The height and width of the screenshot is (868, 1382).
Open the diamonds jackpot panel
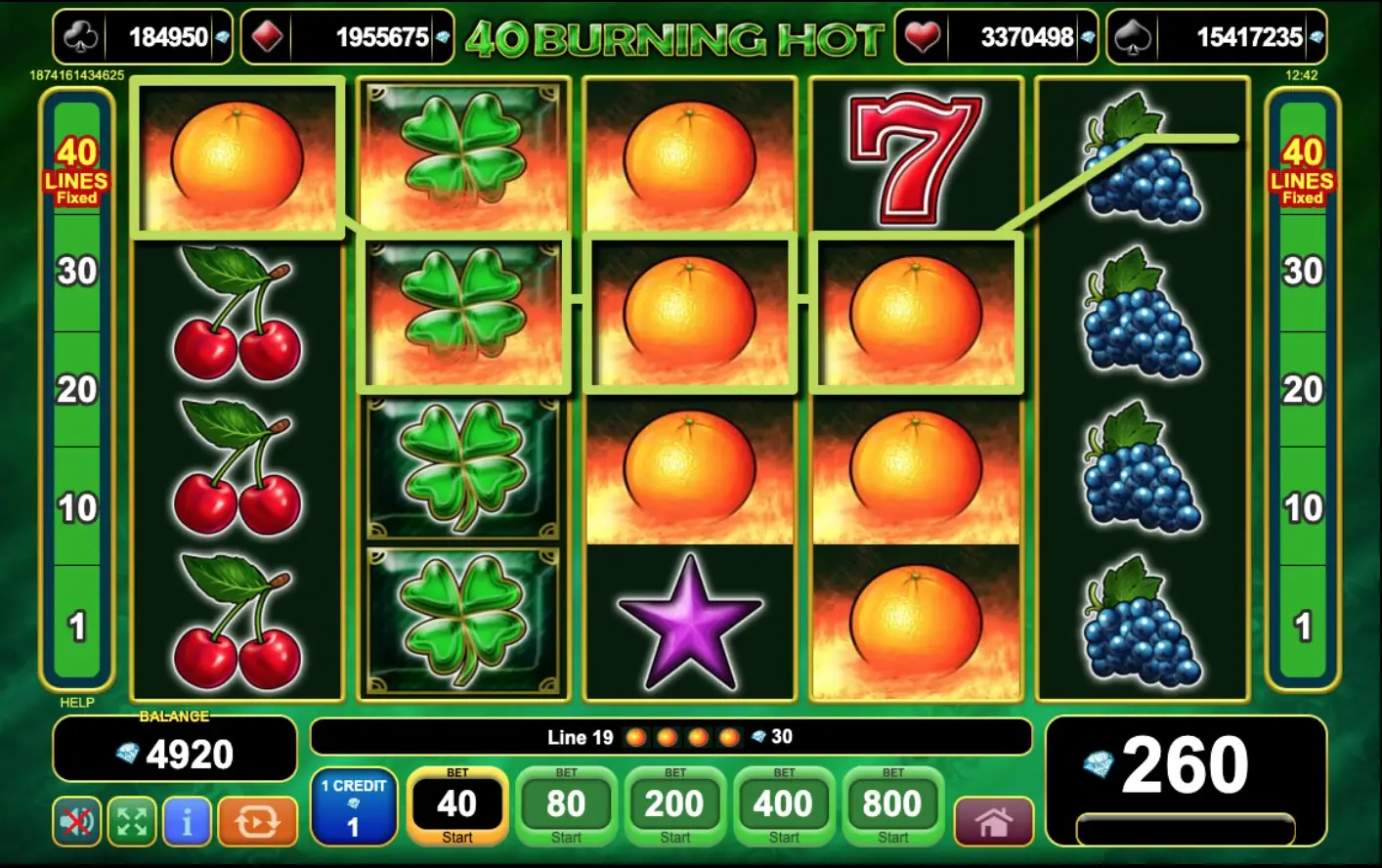(x=347, y=37)
